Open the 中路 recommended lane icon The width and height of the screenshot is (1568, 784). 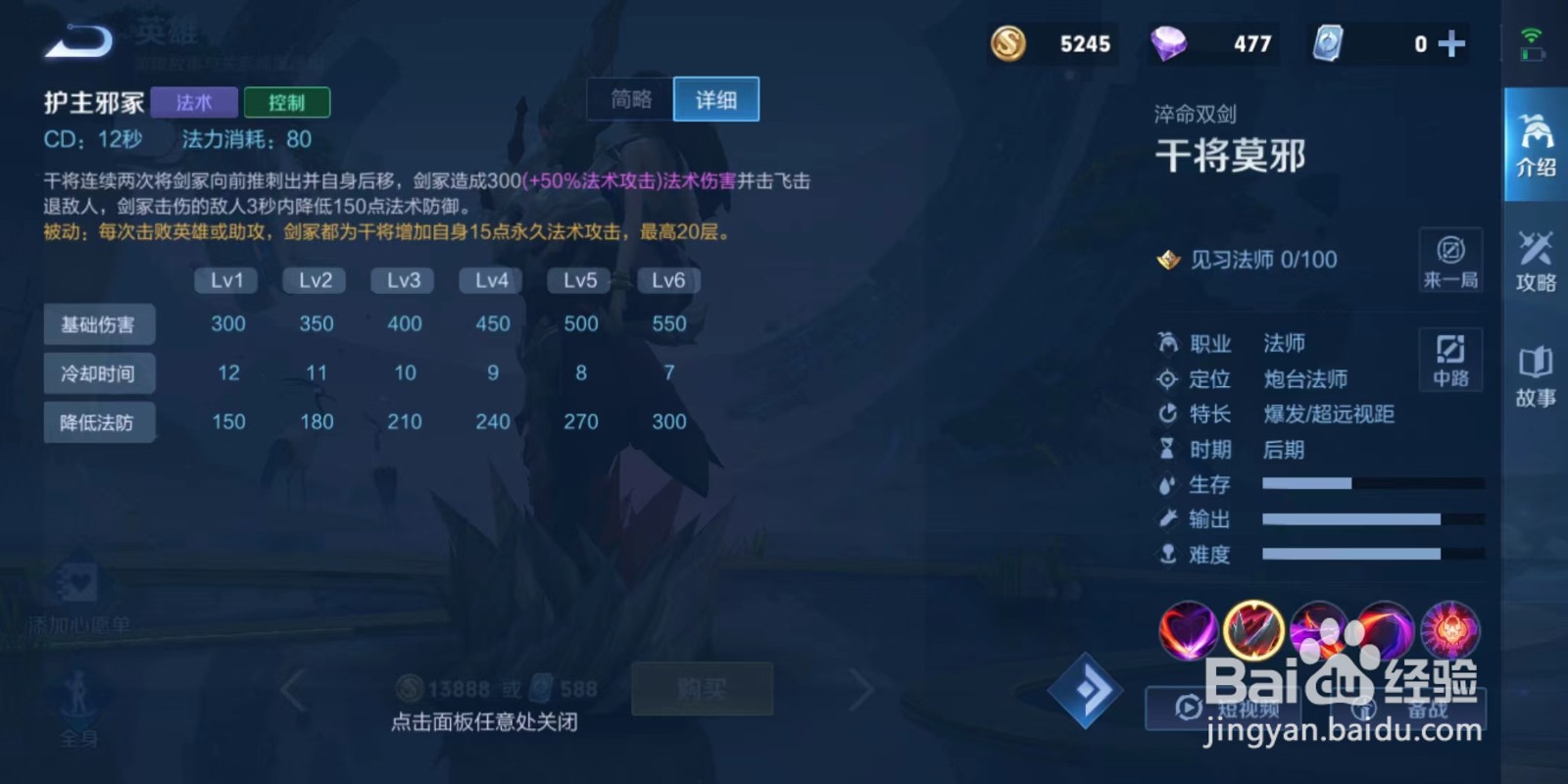(1449, 359)
